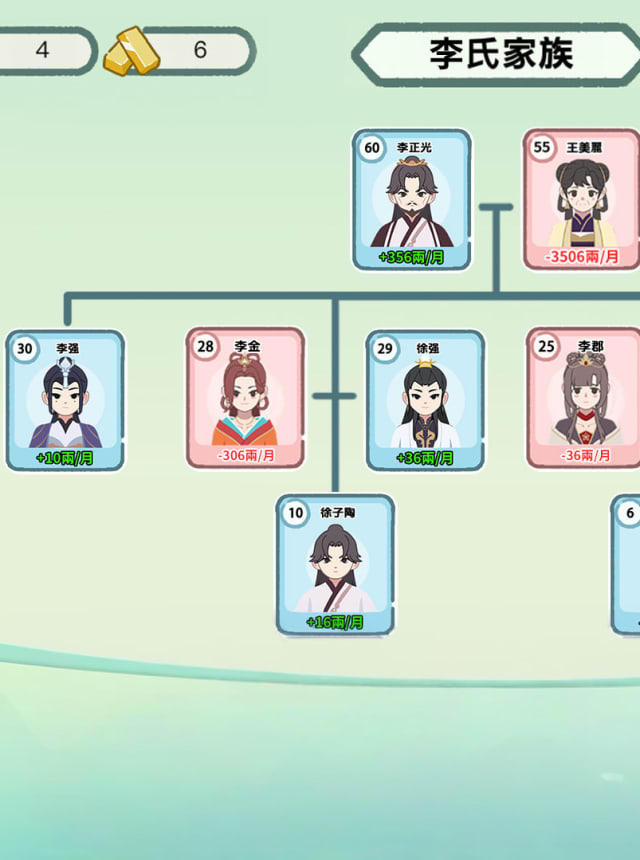
Task: Open the gold ingot currency icon
Action: [131, 51]
